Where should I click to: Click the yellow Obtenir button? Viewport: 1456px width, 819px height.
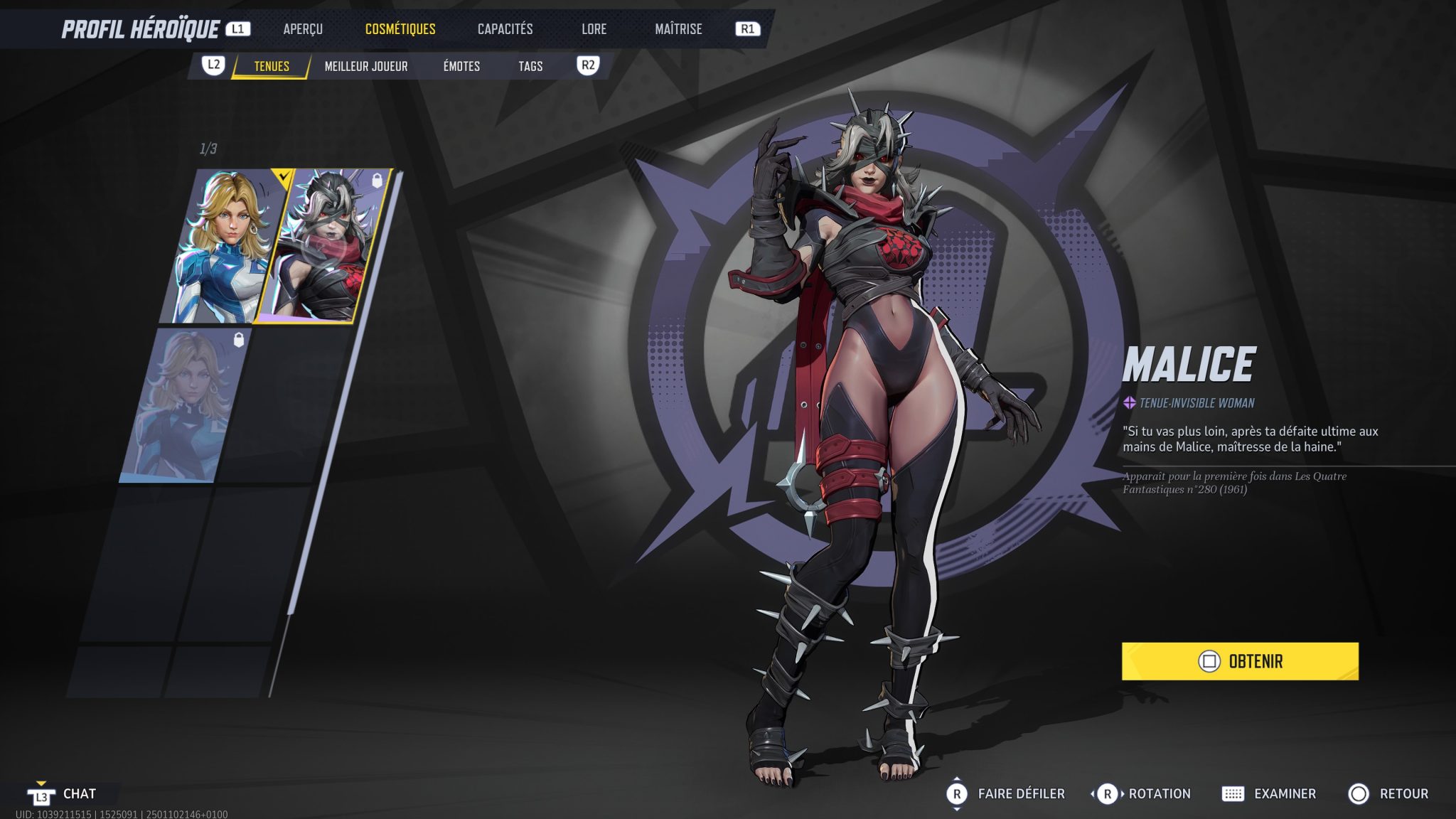point(1240,661)
